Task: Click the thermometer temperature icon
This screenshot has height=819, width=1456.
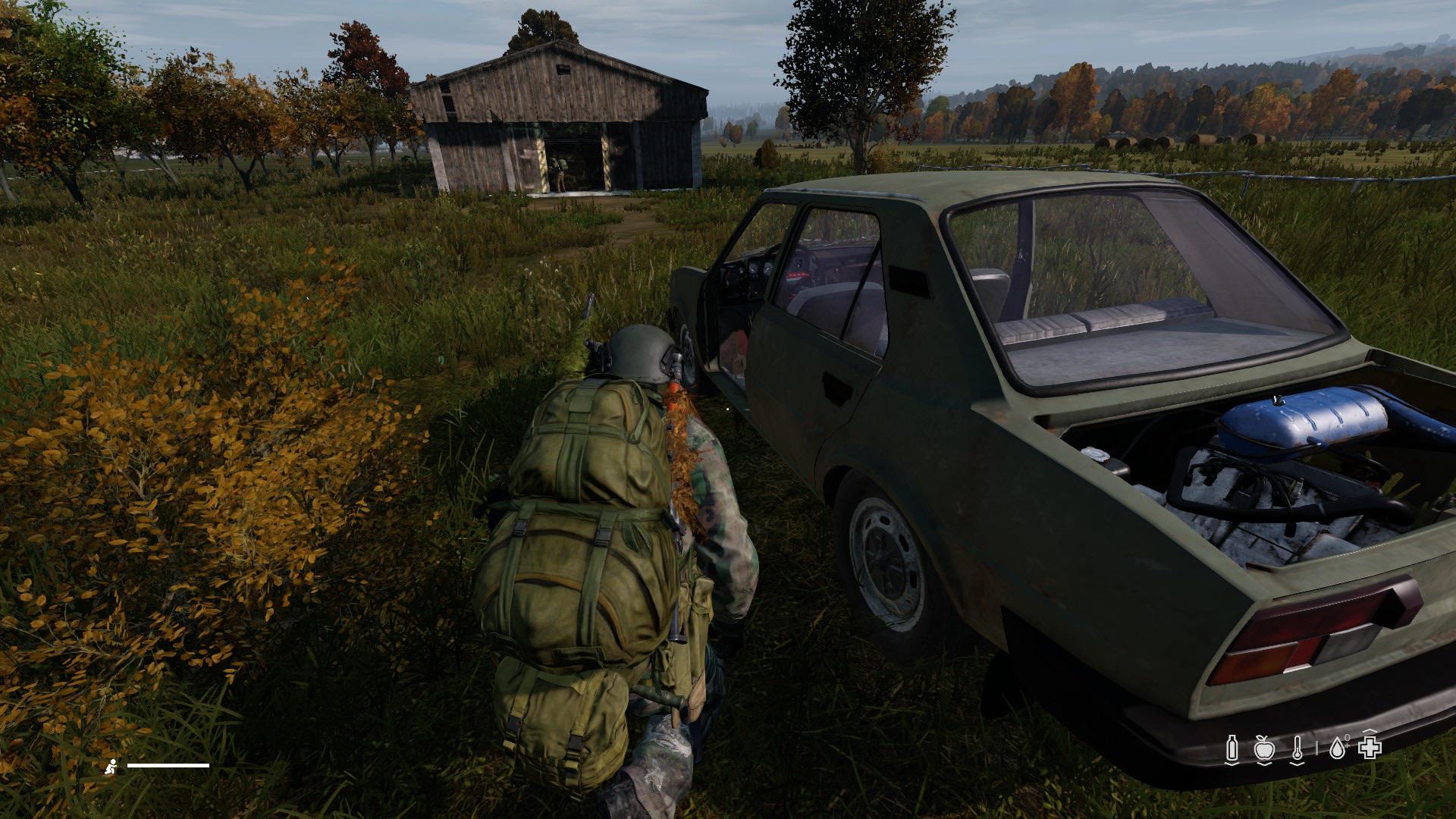Action: 1298,747
